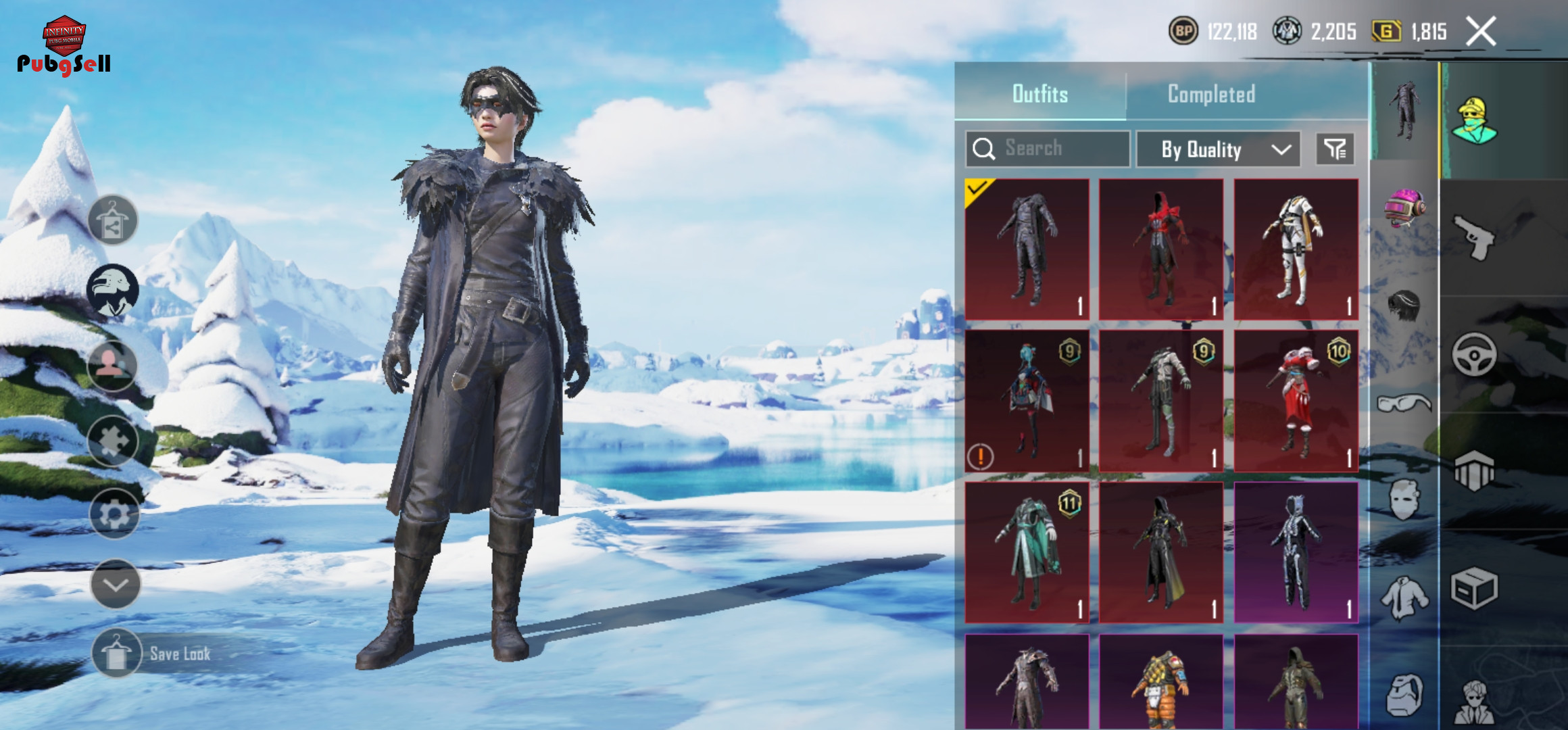Open the pistol weapons category
The width and height of the screenshot is (1568, 730).
point(1475,237)
